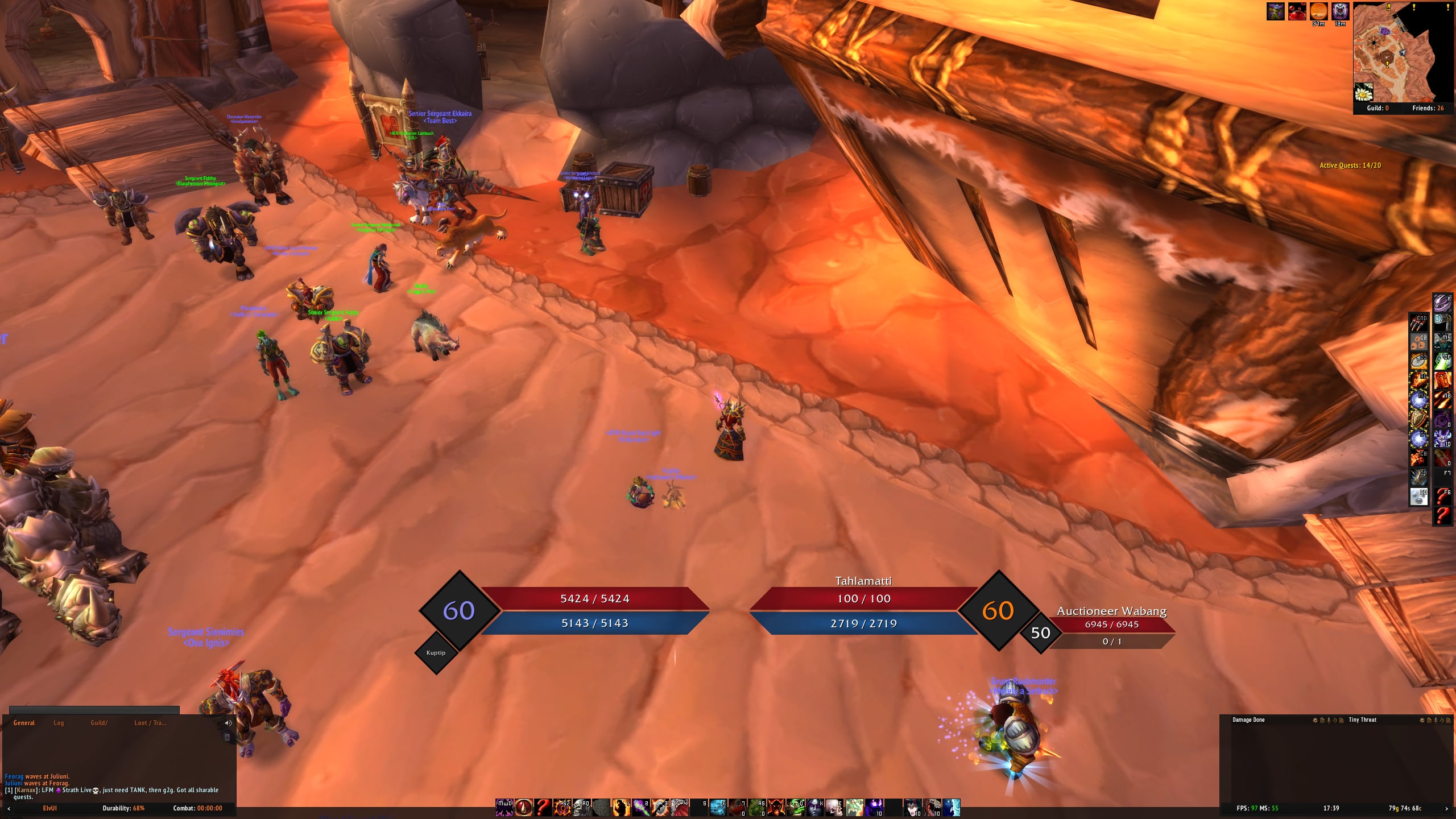Image resolution: width=1456 pixels, height=819 pixels.
Task: Open the Guild roster from data bar
Action: (1378, 108)
